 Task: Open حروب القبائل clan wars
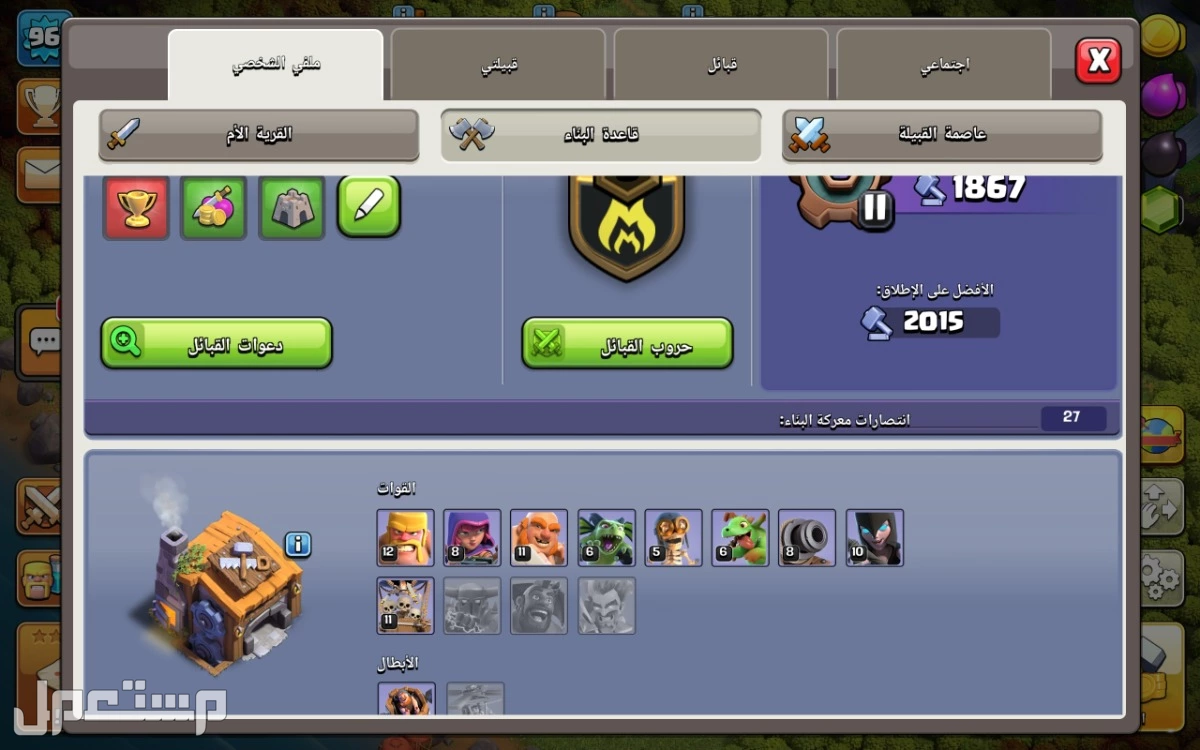(x=627, y=343)
